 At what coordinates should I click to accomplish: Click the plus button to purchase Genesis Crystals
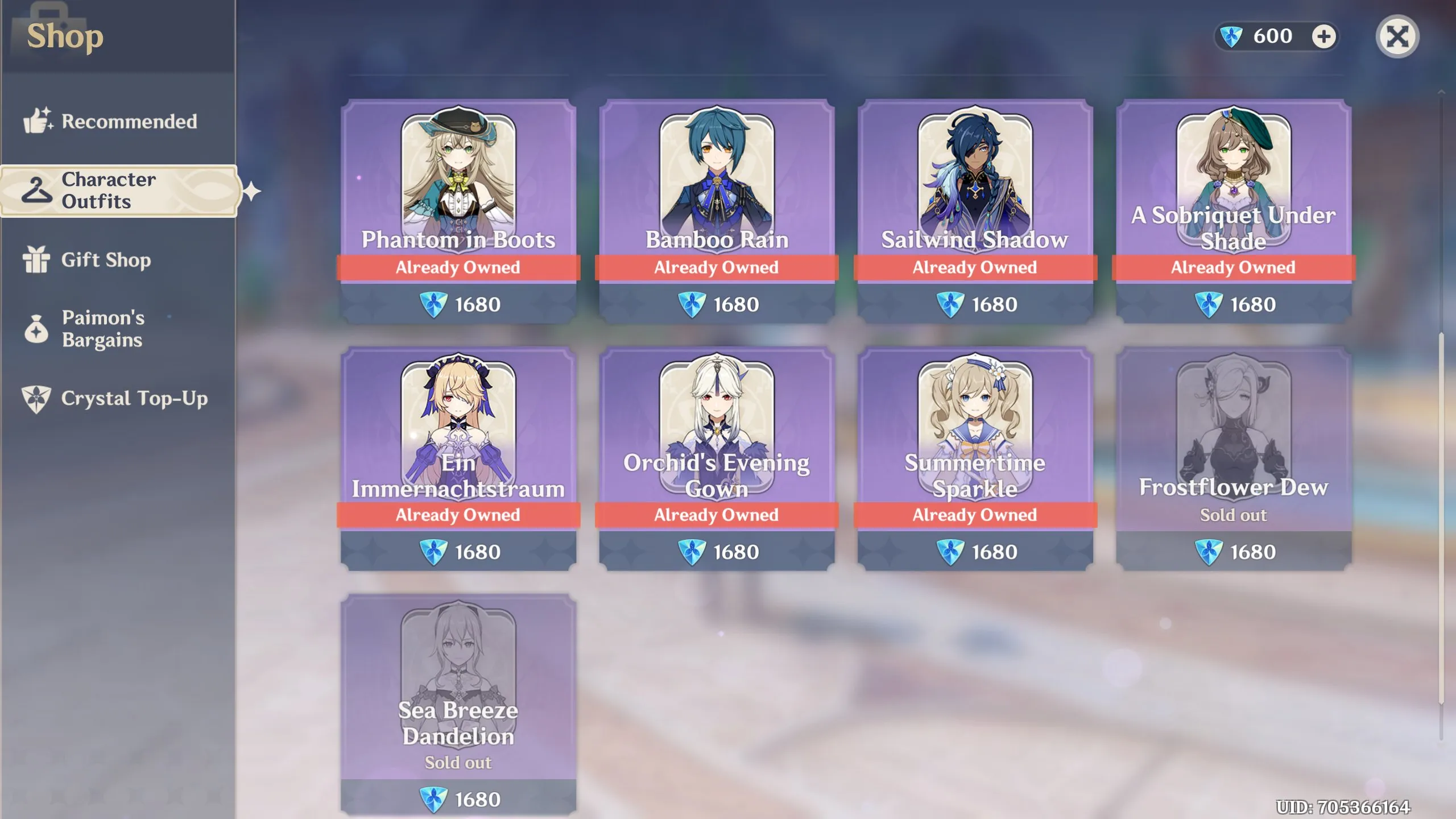pos(1325,36)
